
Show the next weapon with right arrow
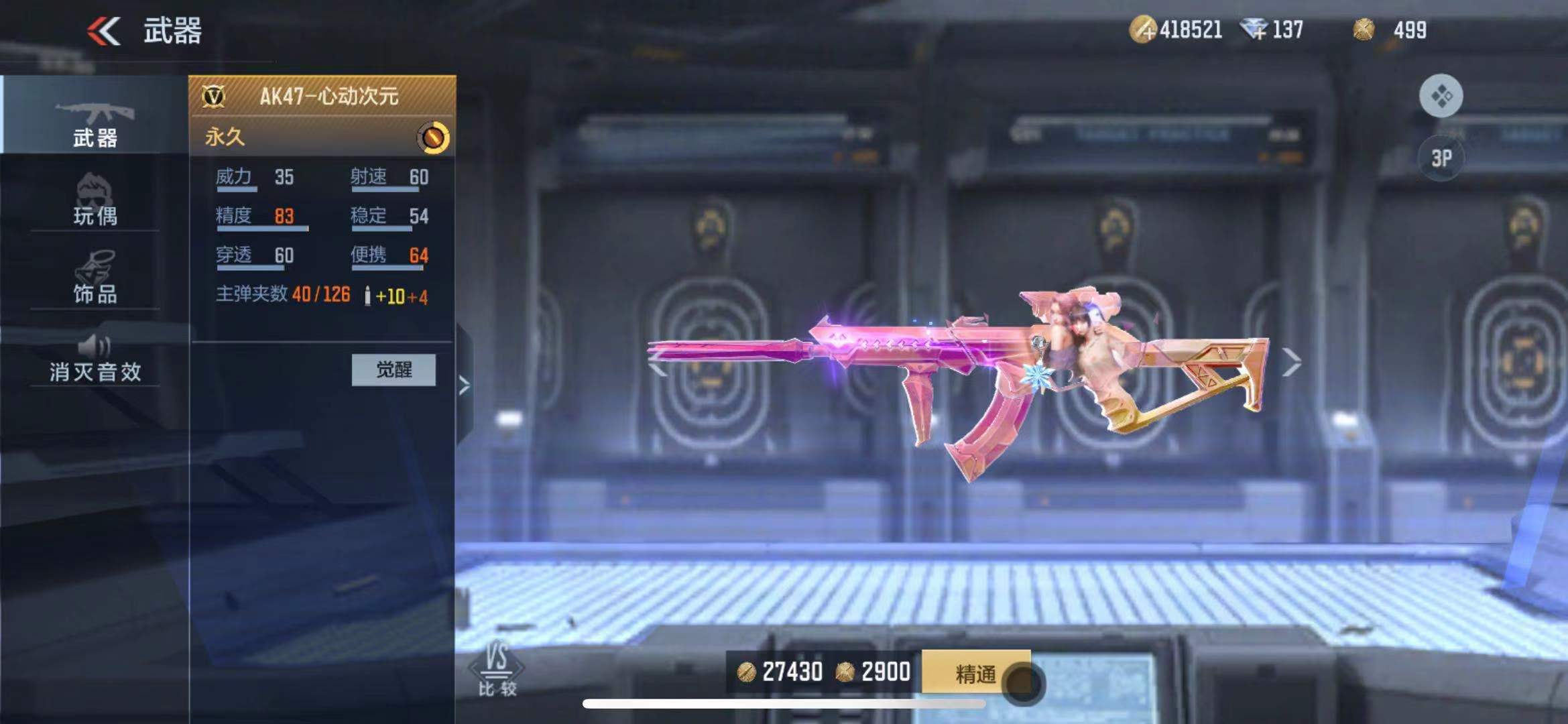(1291, 363)
